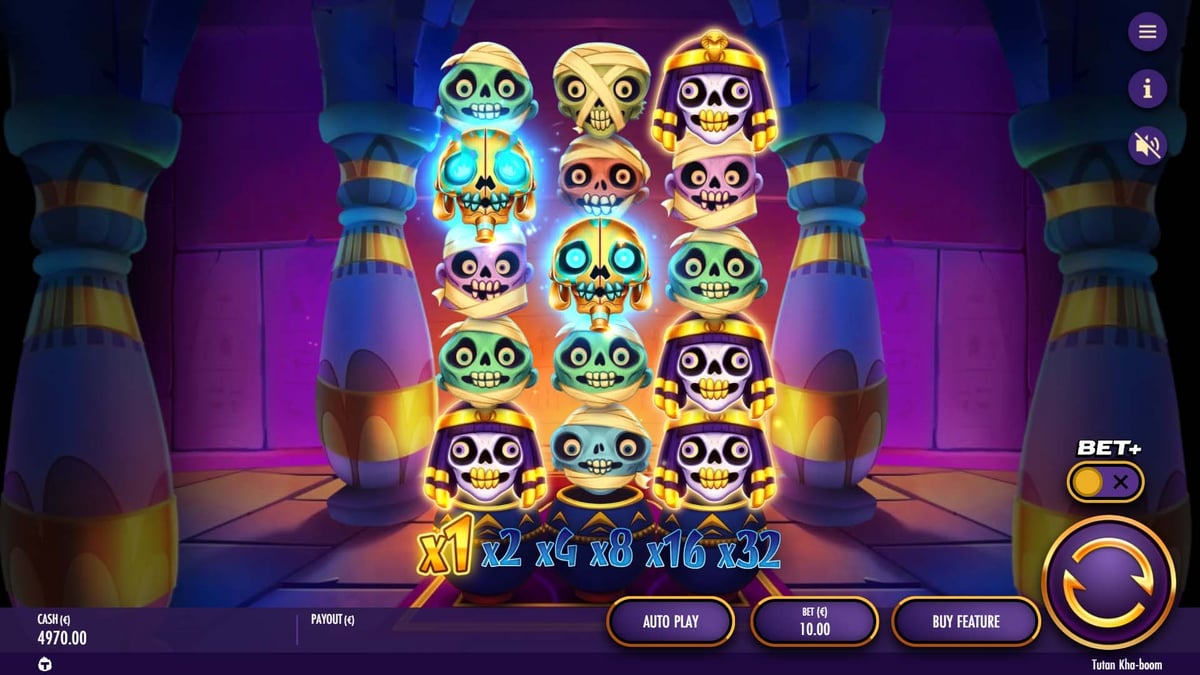Change the bet amount of 10.00
The width and height of the screenshot is (1200, 675).
(814, 622)
